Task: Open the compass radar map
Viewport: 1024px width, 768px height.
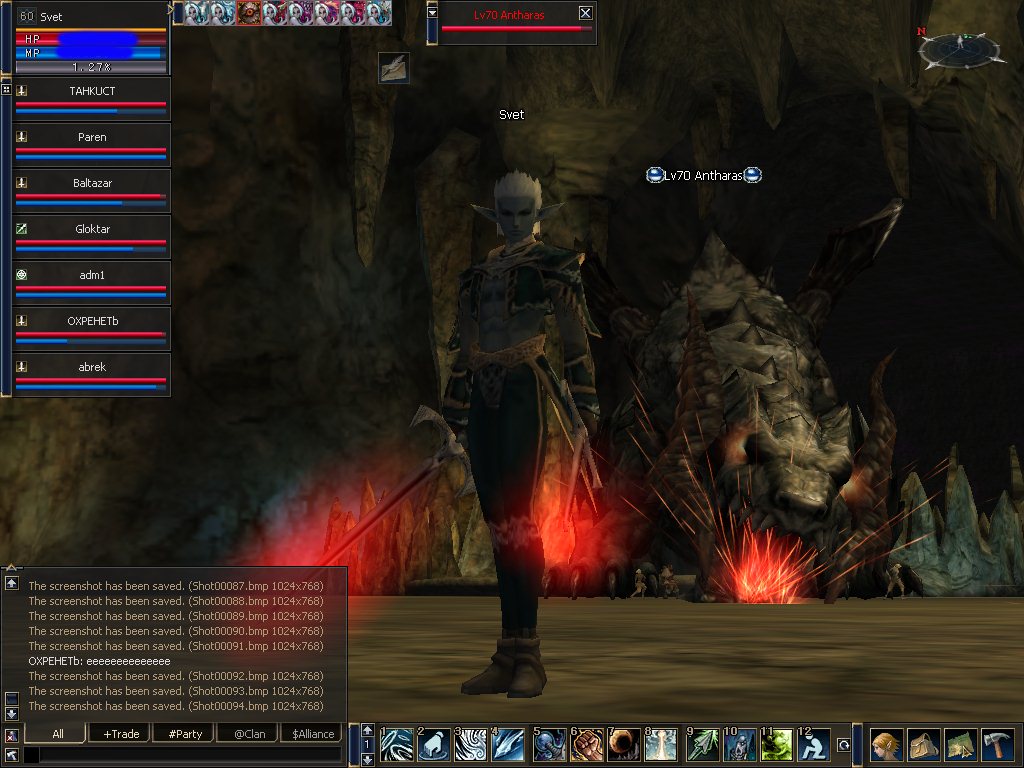Action: click(x=960, y=47)
